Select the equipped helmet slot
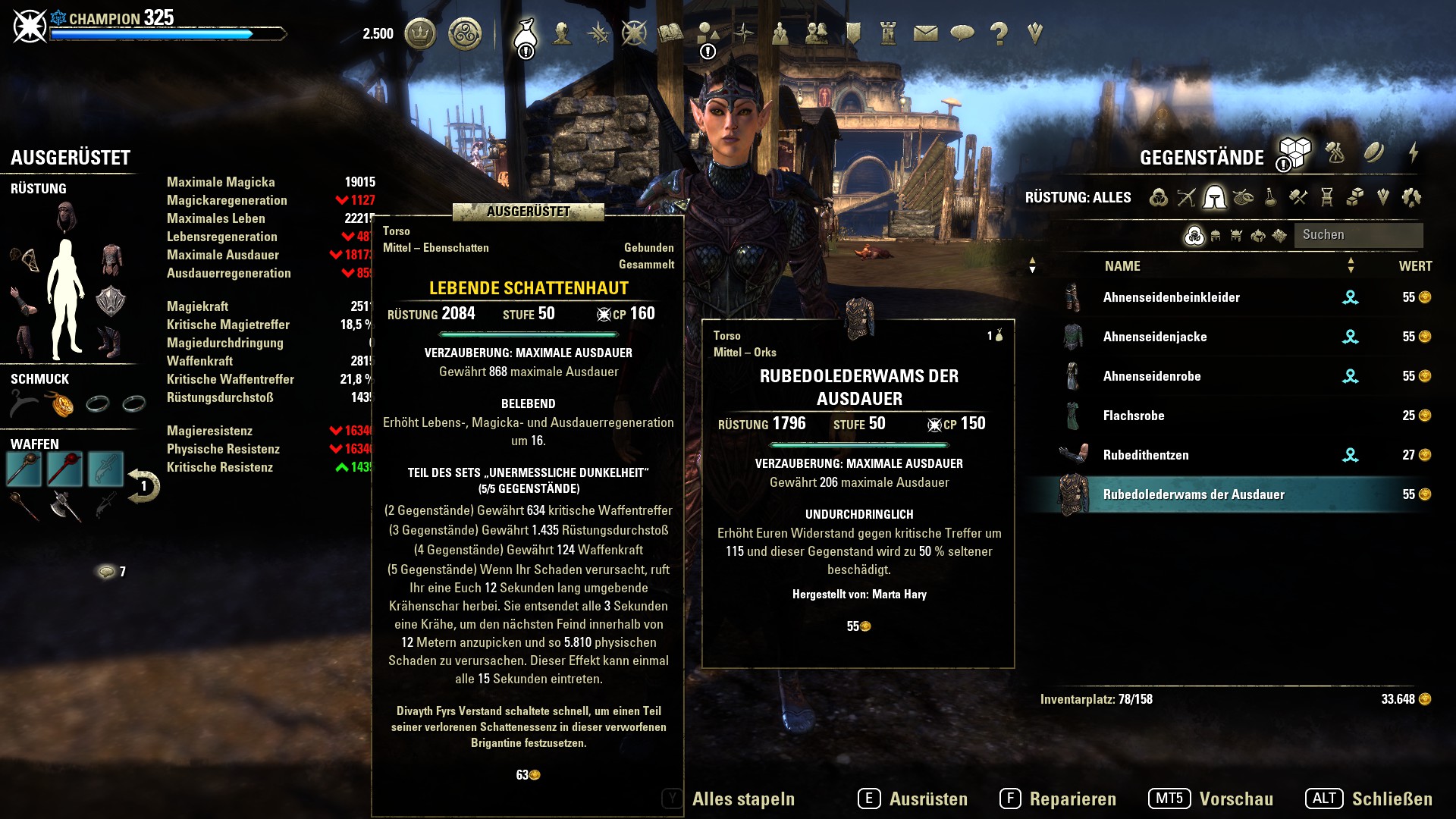 click(x=67, y=217)
